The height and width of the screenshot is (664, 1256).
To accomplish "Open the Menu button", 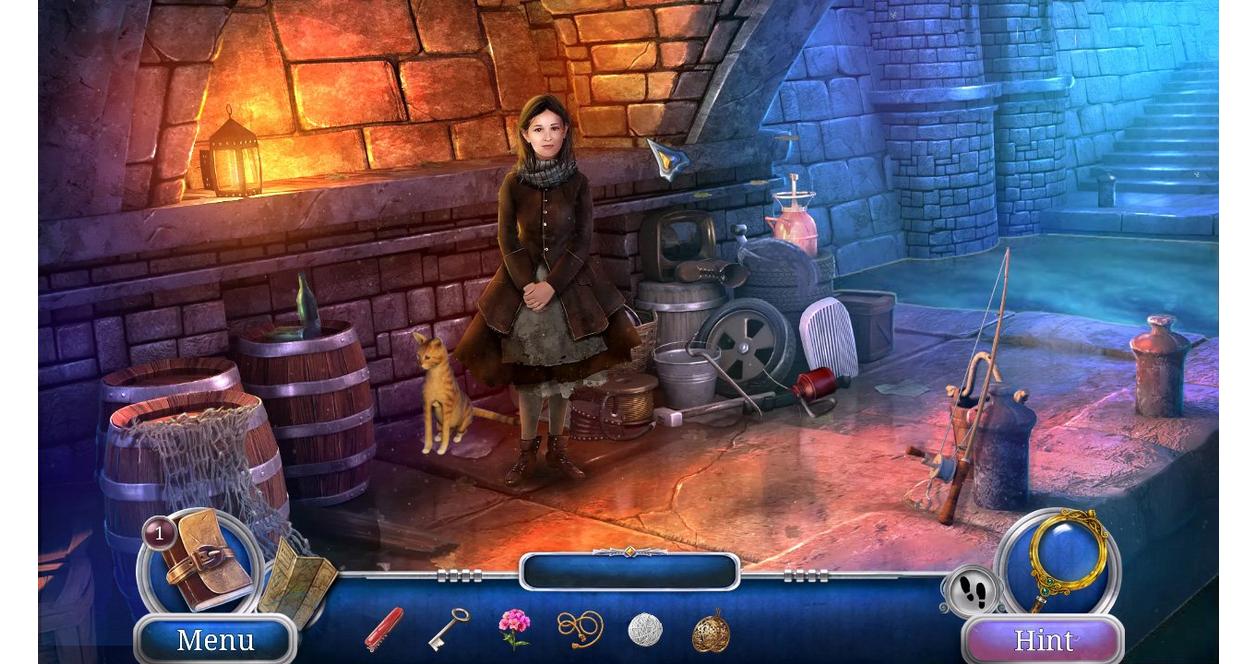I will [x=215, y=640].
